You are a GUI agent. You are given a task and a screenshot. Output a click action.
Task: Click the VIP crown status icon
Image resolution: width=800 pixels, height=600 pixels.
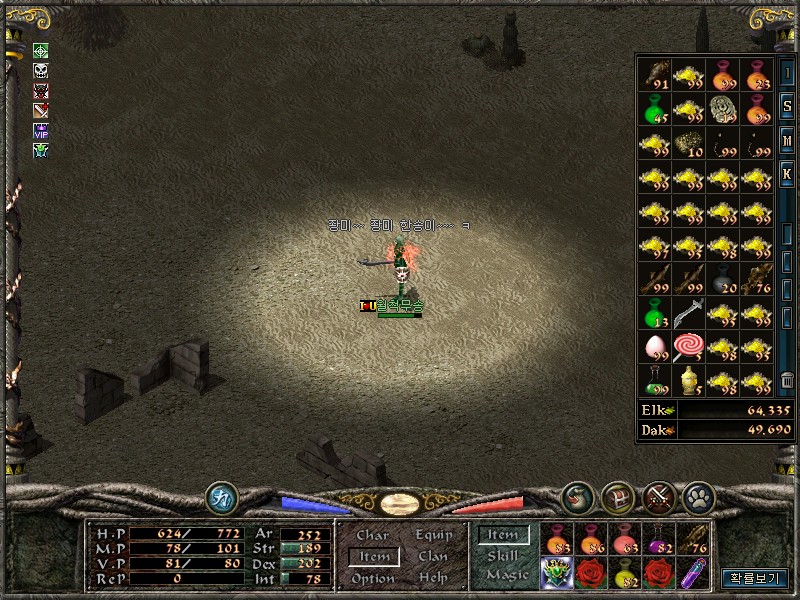click(40, 130)
